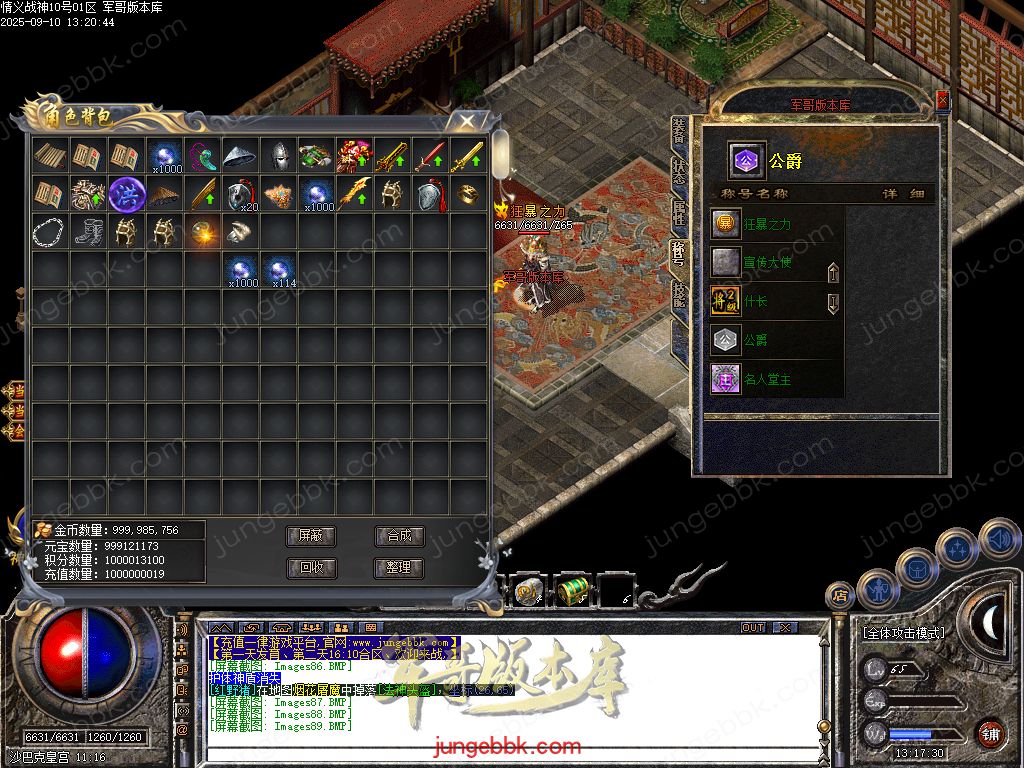Switch to the 装备 equipment tab
The height and width of the screenshot is (768, 1024).
pos(680,130)
